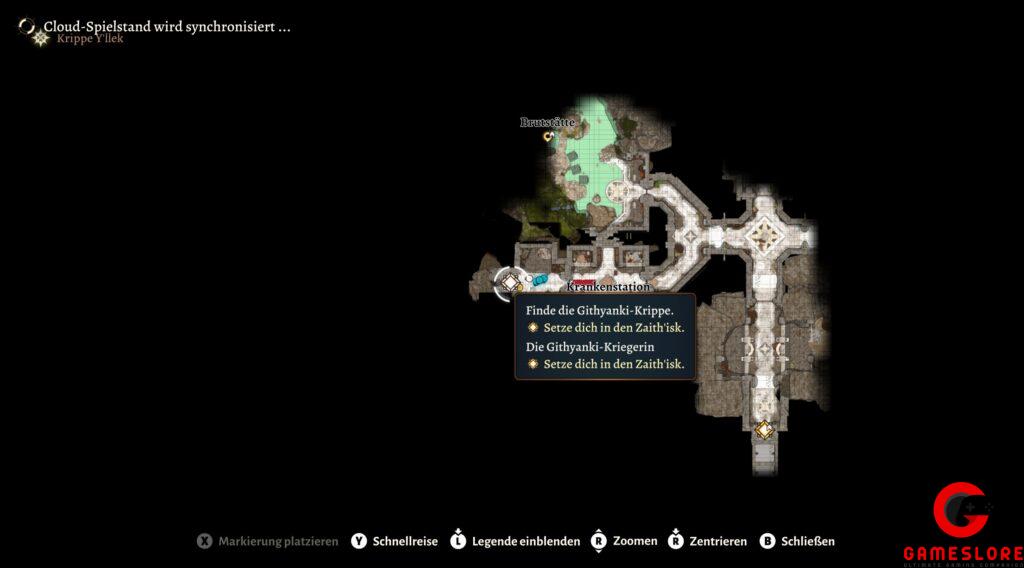Select the Brutstätte waypoint marker
The height and width of the screenshot is (568, 1024).
click(x=548, y=136)
